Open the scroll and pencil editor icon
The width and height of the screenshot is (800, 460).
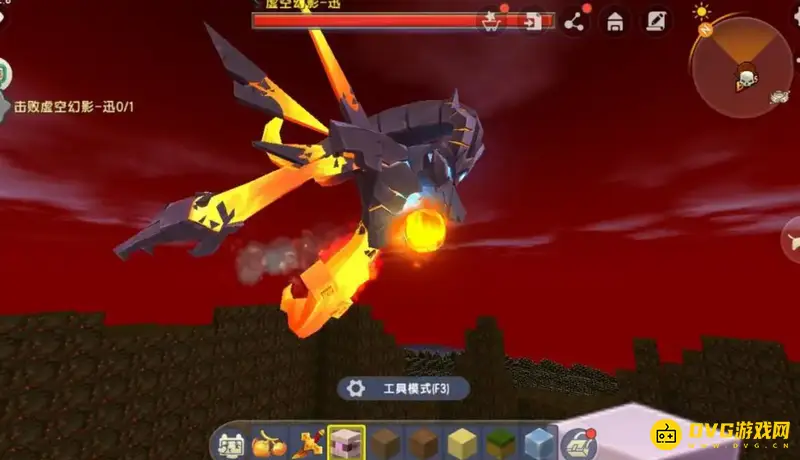656,20
